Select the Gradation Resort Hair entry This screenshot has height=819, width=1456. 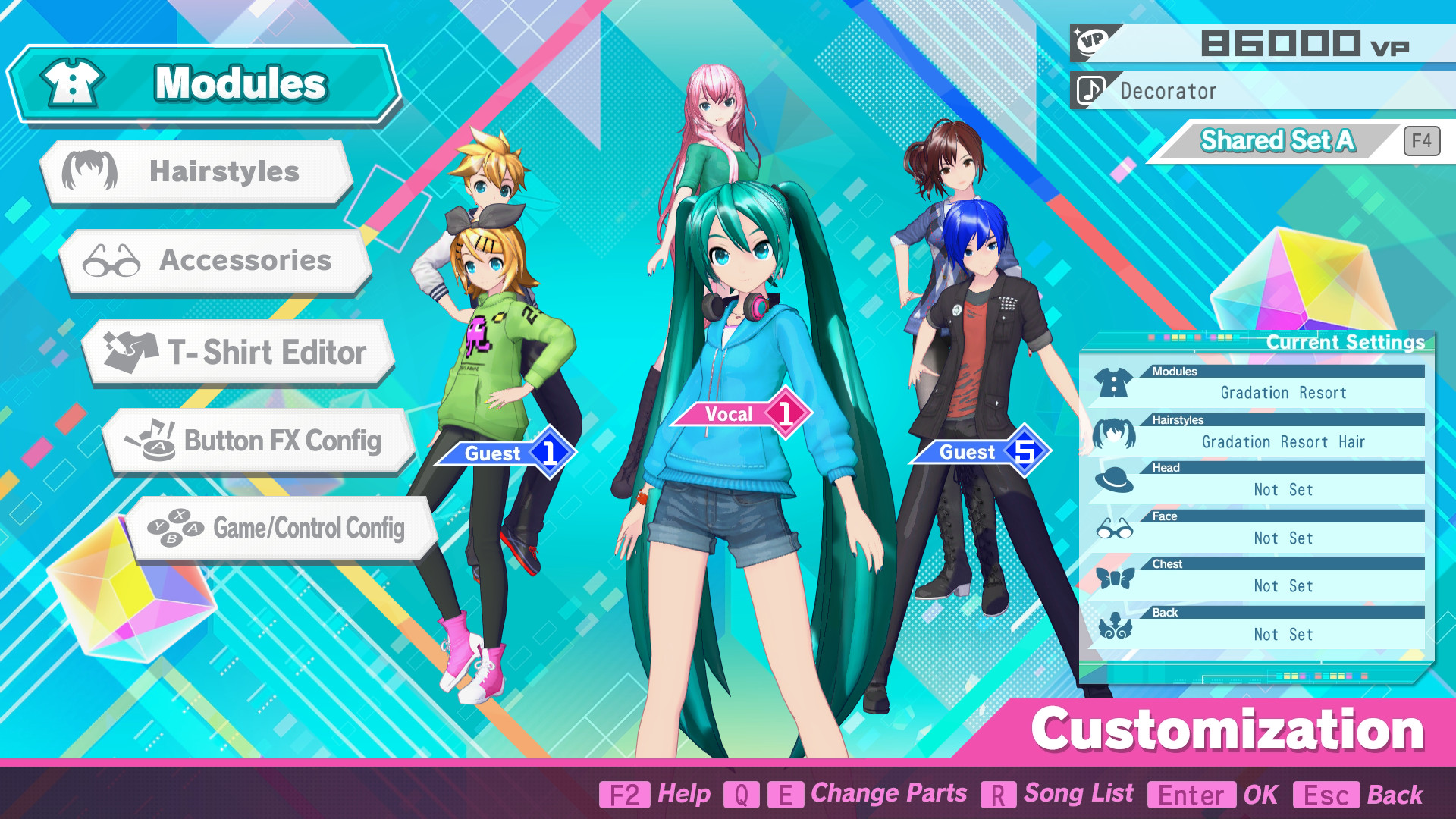pyautogui.click(x=1285, y=441)
